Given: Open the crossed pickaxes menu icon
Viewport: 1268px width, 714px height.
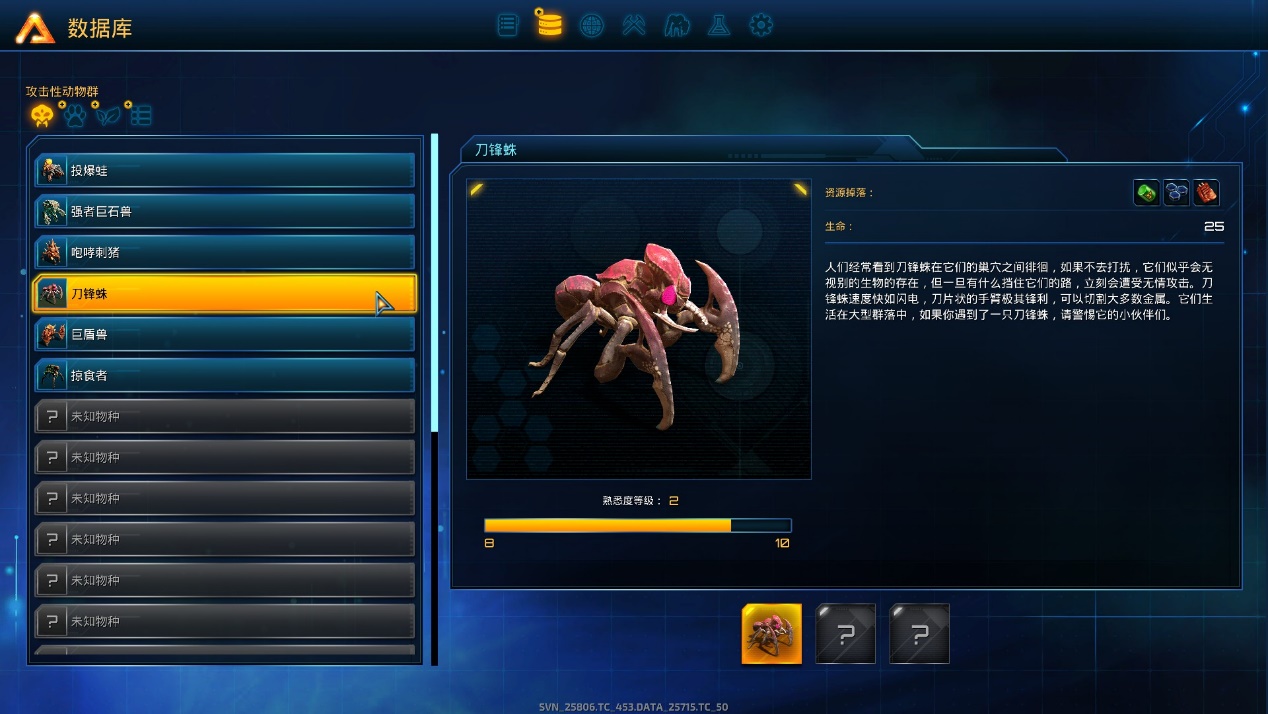Looking at the screenshot, I should [634, 24].
